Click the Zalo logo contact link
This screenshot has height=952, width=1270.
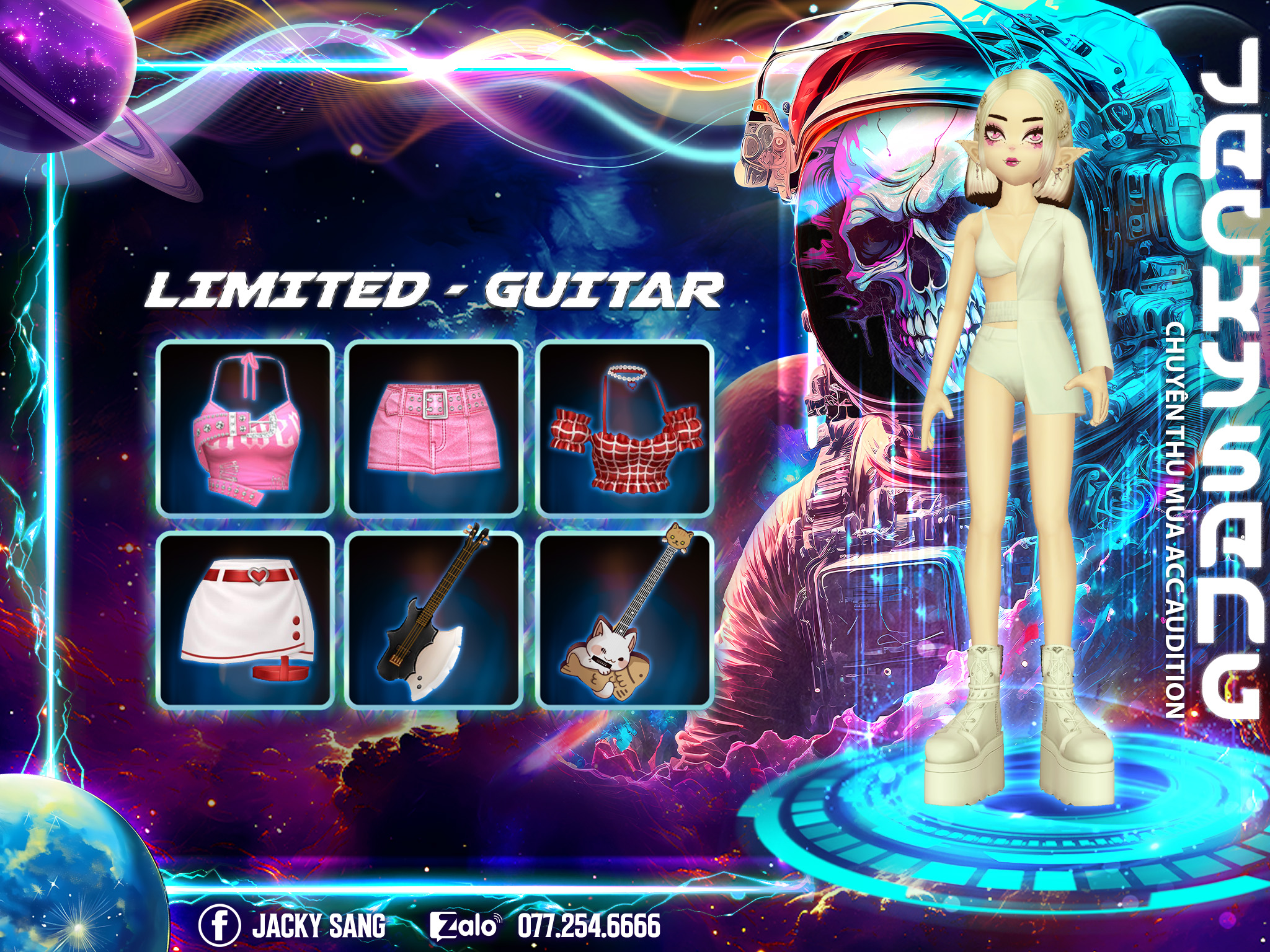tap(465, 926)
